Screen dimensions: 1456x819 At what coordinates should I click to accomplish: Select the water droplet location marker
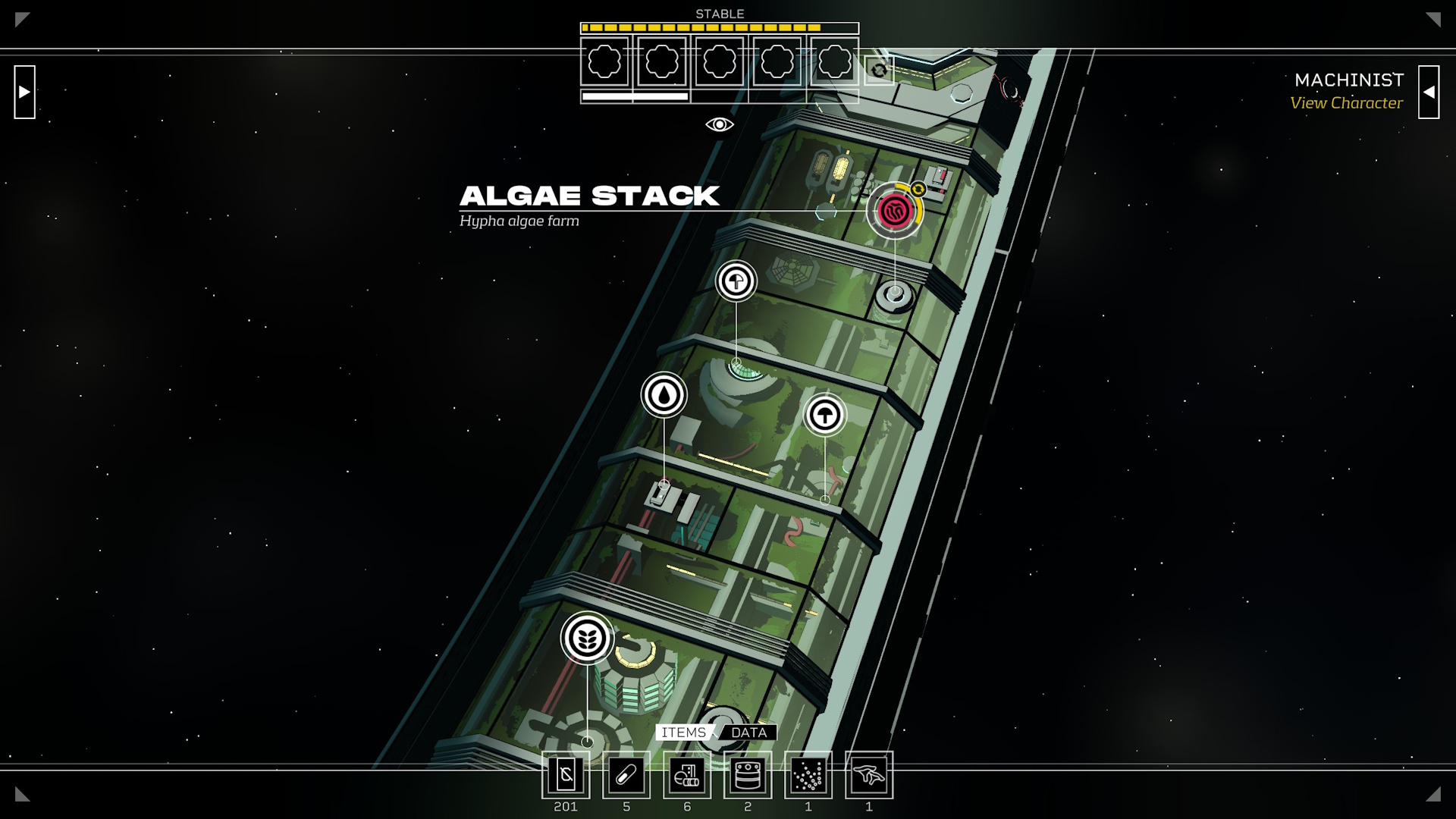click(664, 394)
